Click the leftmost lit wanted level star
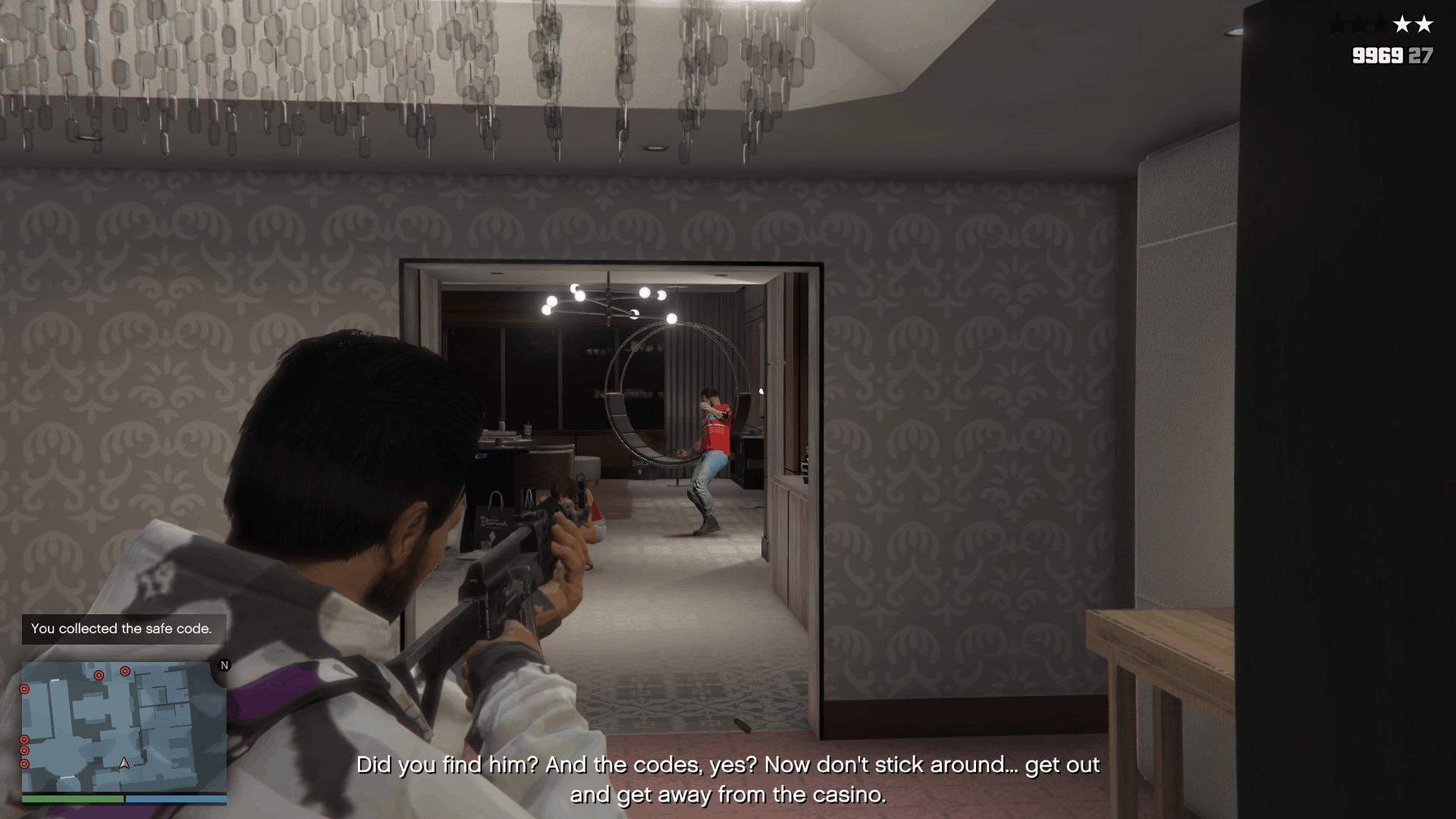This screenshot has width=1456, height=819. (x=1402, y=24)
